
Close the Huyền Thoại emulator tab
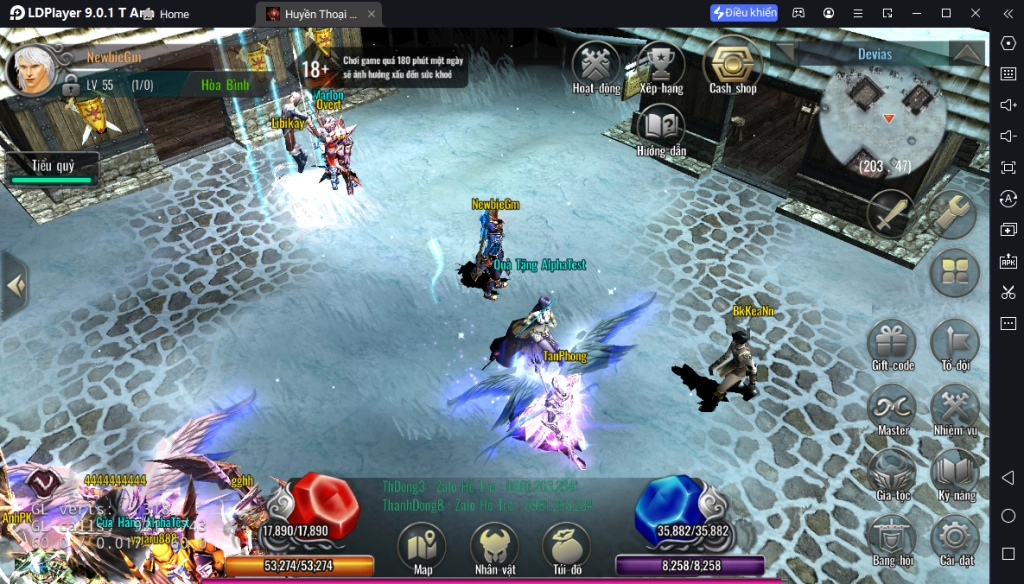coord(371,14)
